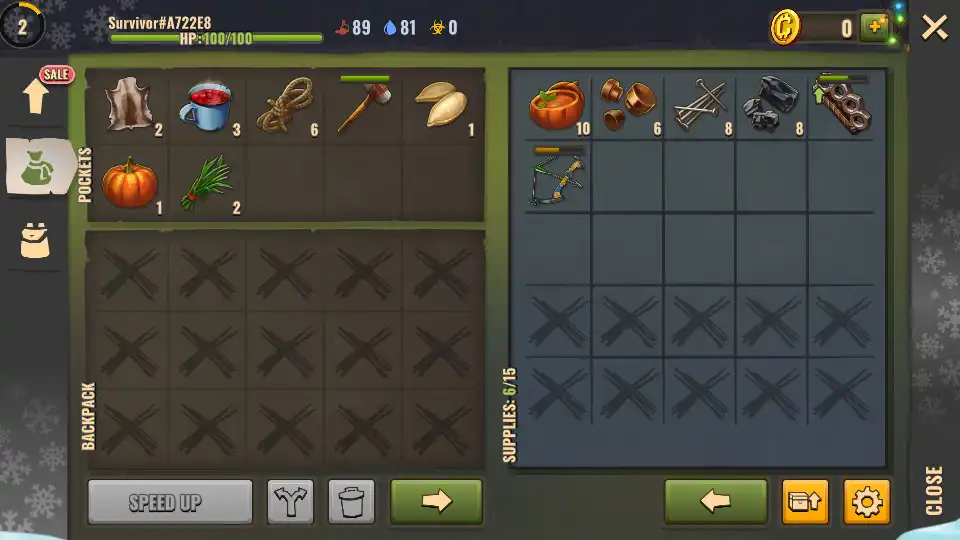The height and width of the screenshot is (540, 960).
Task: Select the mug of berry tea
Action: [x=207, y=105]
